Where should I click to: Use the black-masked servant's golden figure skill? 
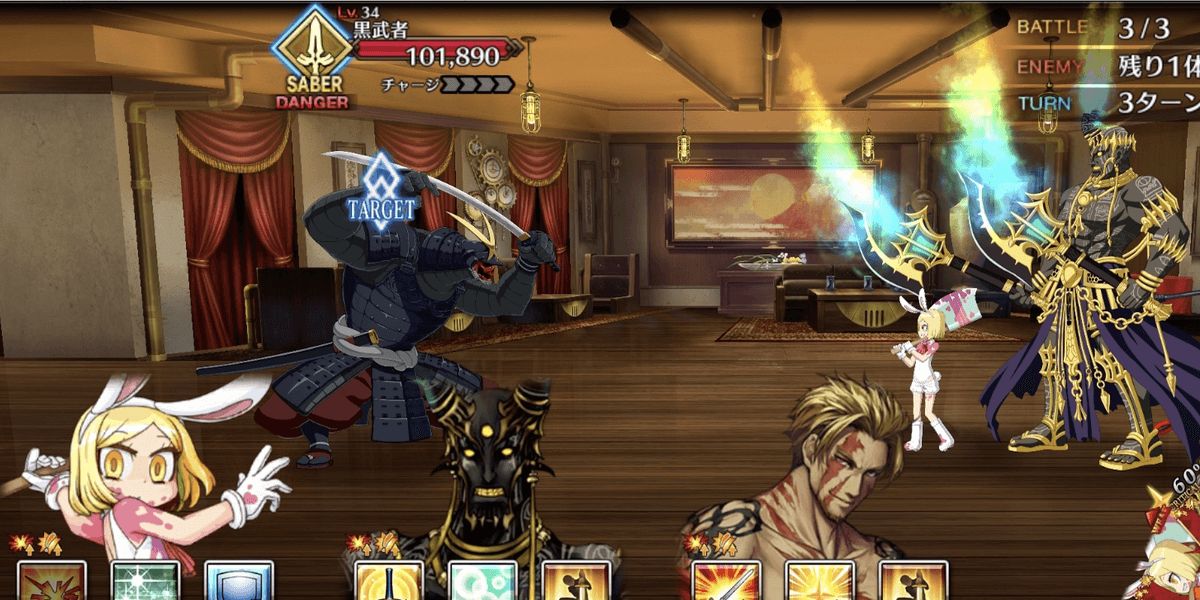pyautogui.click(x=576, y=582)
